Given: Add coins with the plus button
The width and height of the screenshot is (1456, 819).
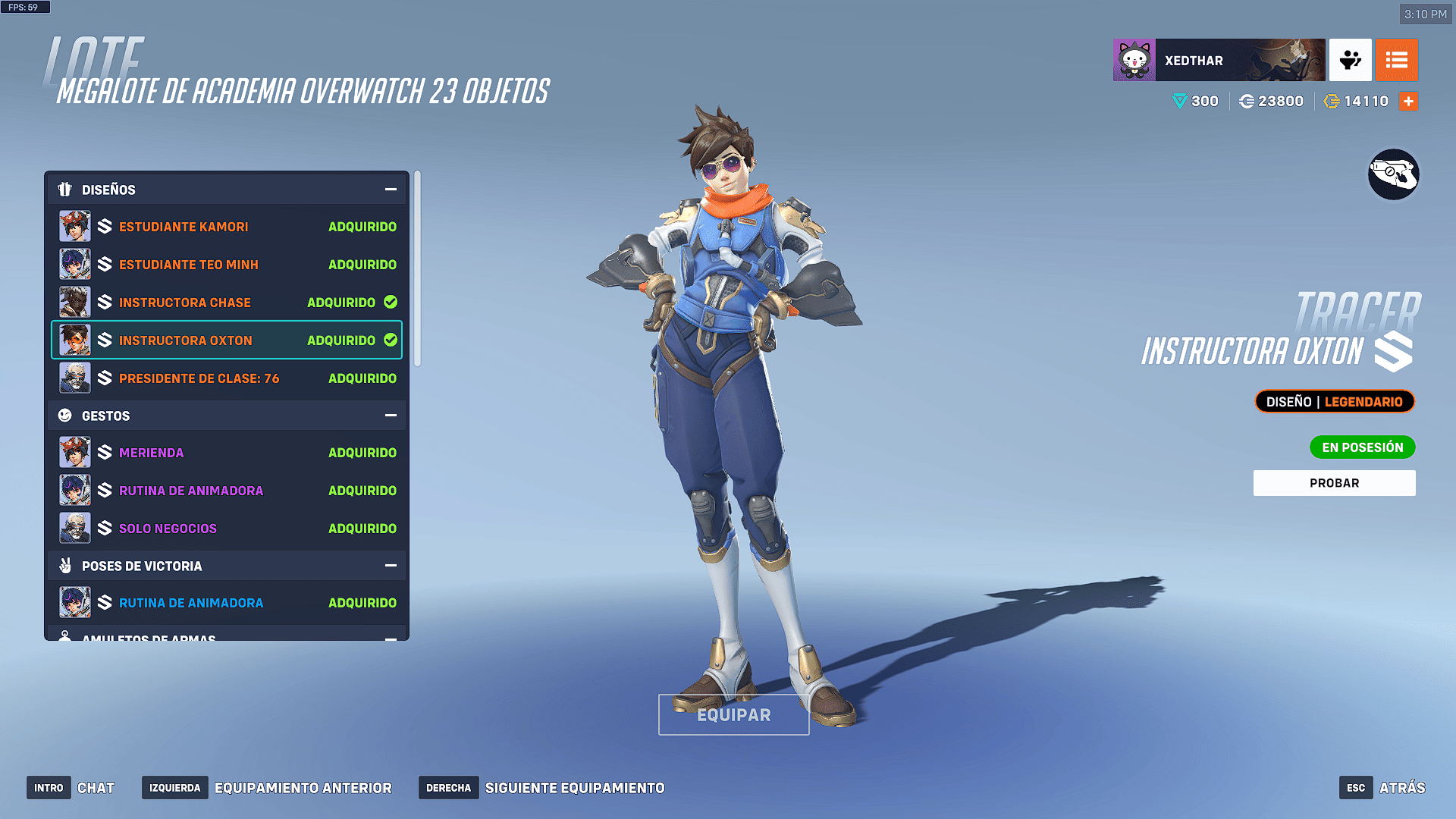Looking at the screenshot, I should coord(1408,101).
